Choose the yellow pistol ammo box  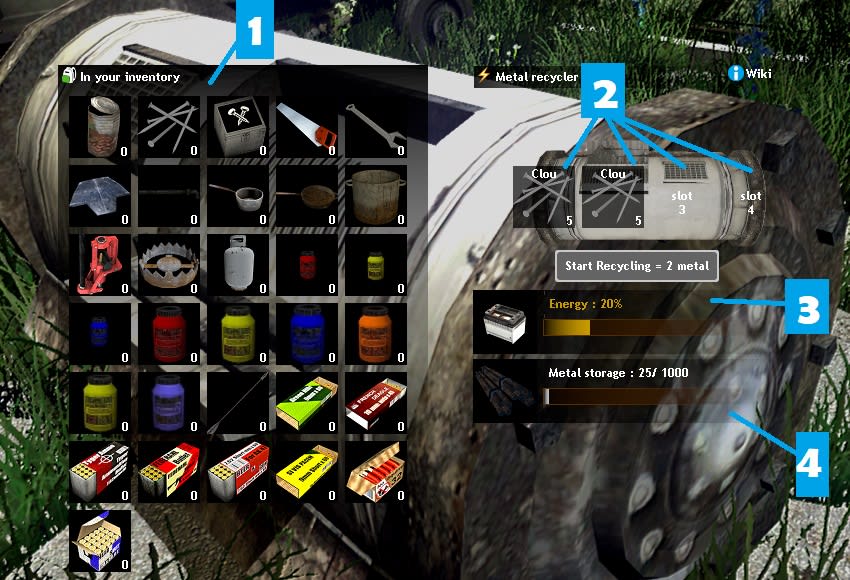[x=306, y=470]
